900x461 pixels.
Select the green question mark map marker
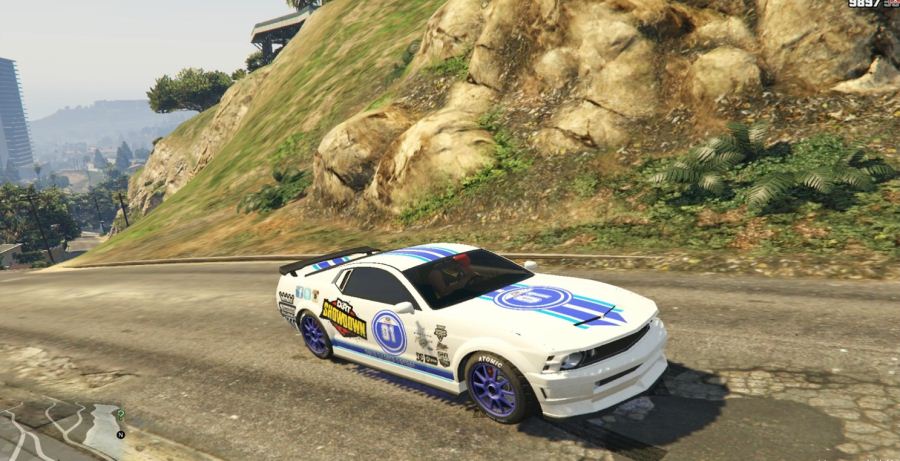point(121,414)
